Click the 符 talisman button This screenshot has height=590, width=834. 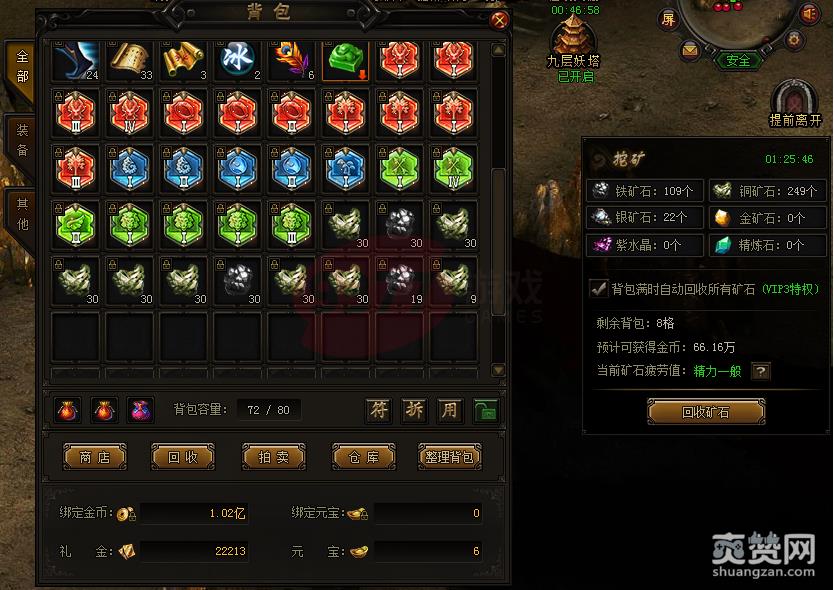pos(378,409)
